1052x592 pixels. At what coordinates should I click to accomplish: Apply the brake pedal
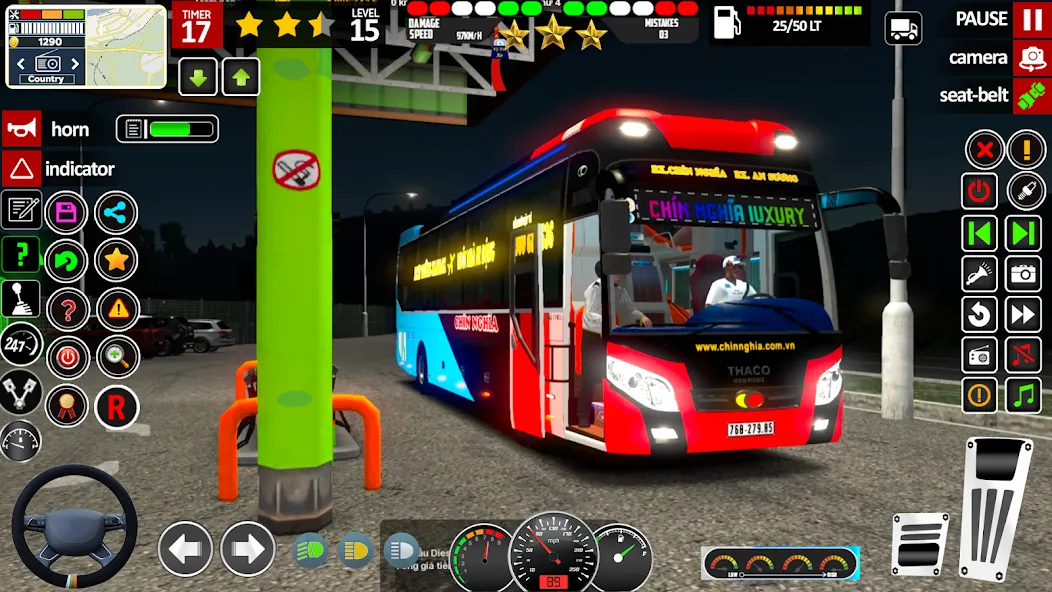click(x=920, y=543)
